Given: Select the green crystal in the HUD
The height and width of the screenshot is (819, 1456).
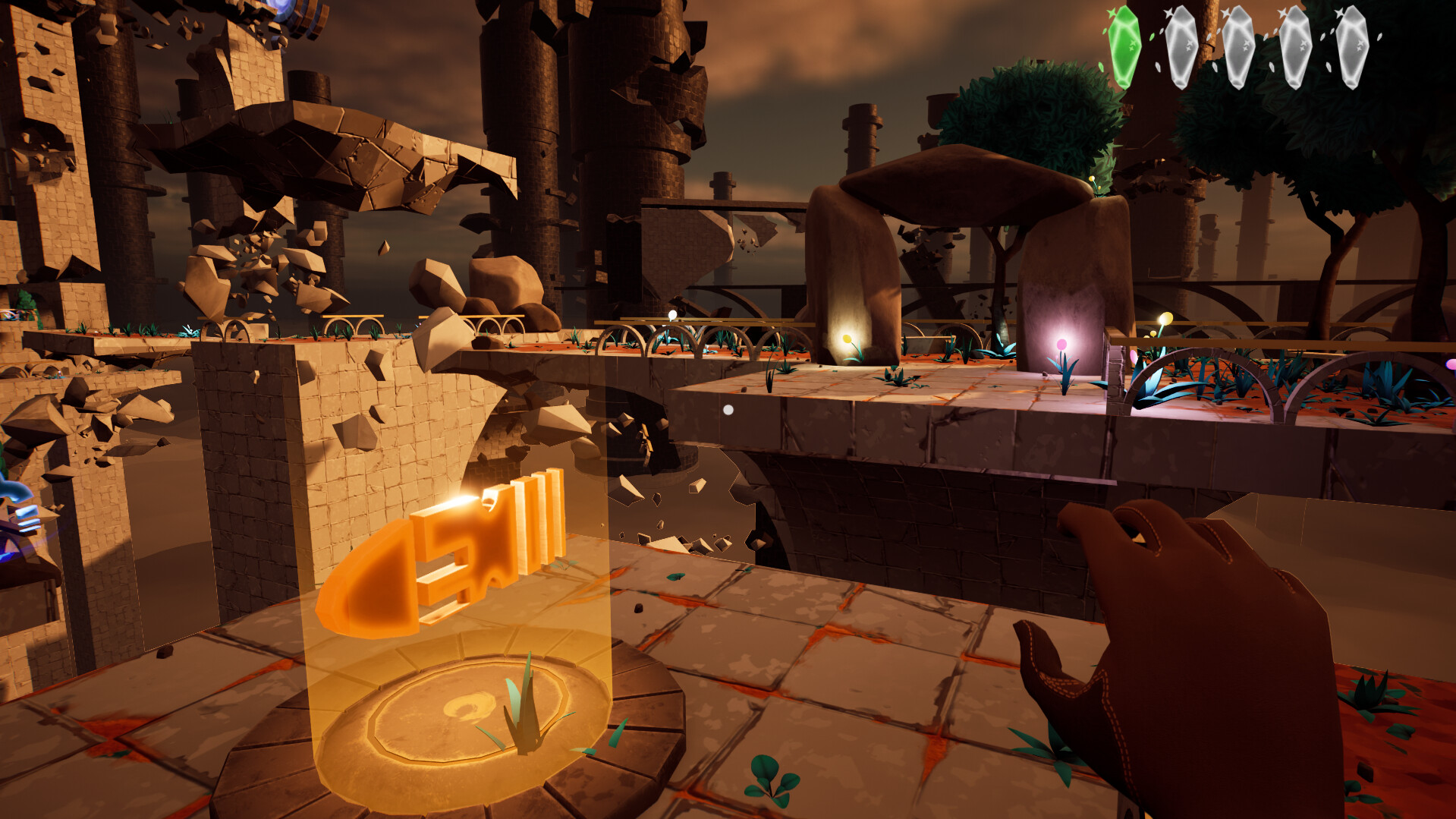Looking at the screenshot, I should (1126, 47).
